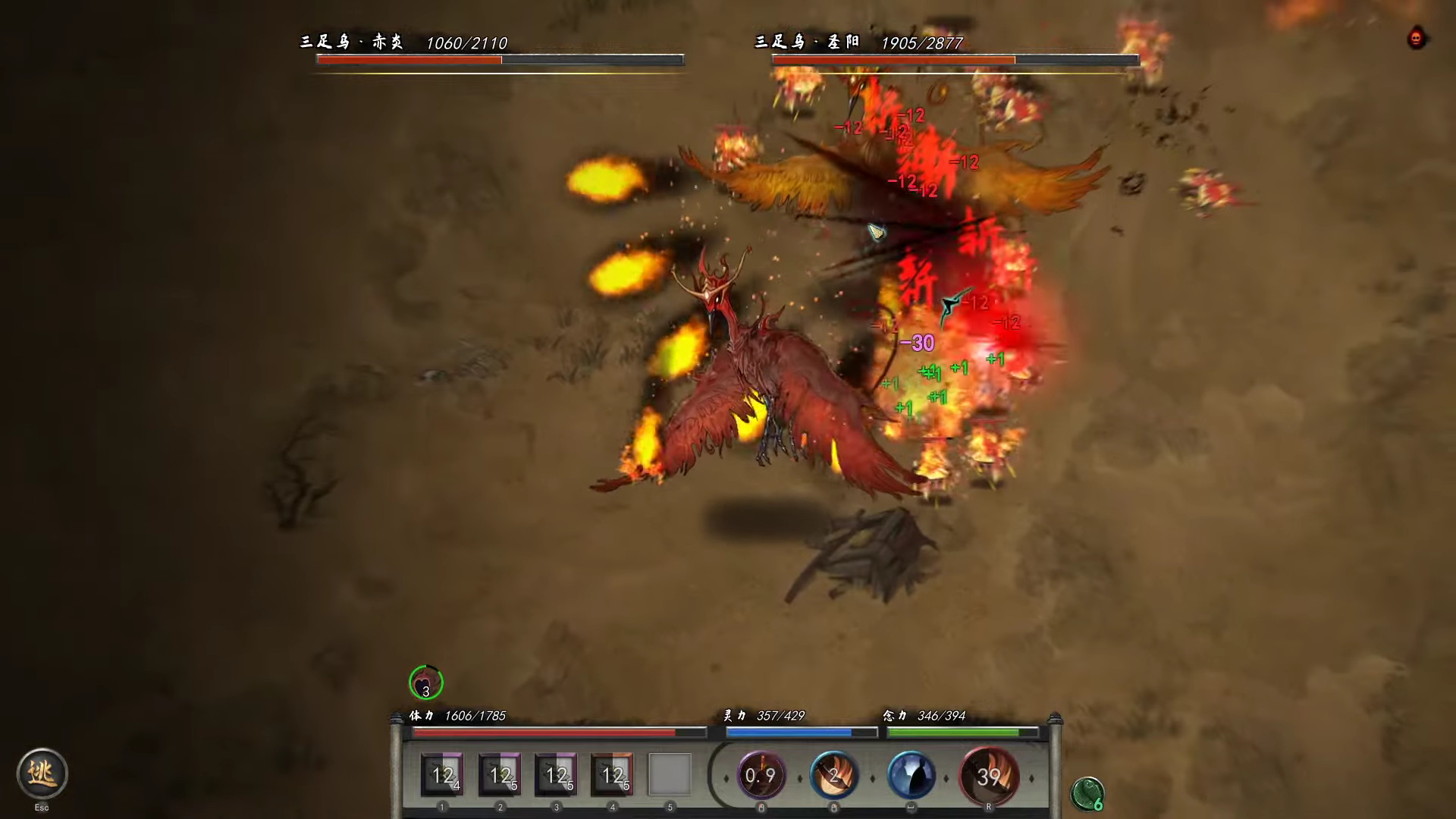Click the 三足乌·赤炎 boss health bar

coord(500,59)
